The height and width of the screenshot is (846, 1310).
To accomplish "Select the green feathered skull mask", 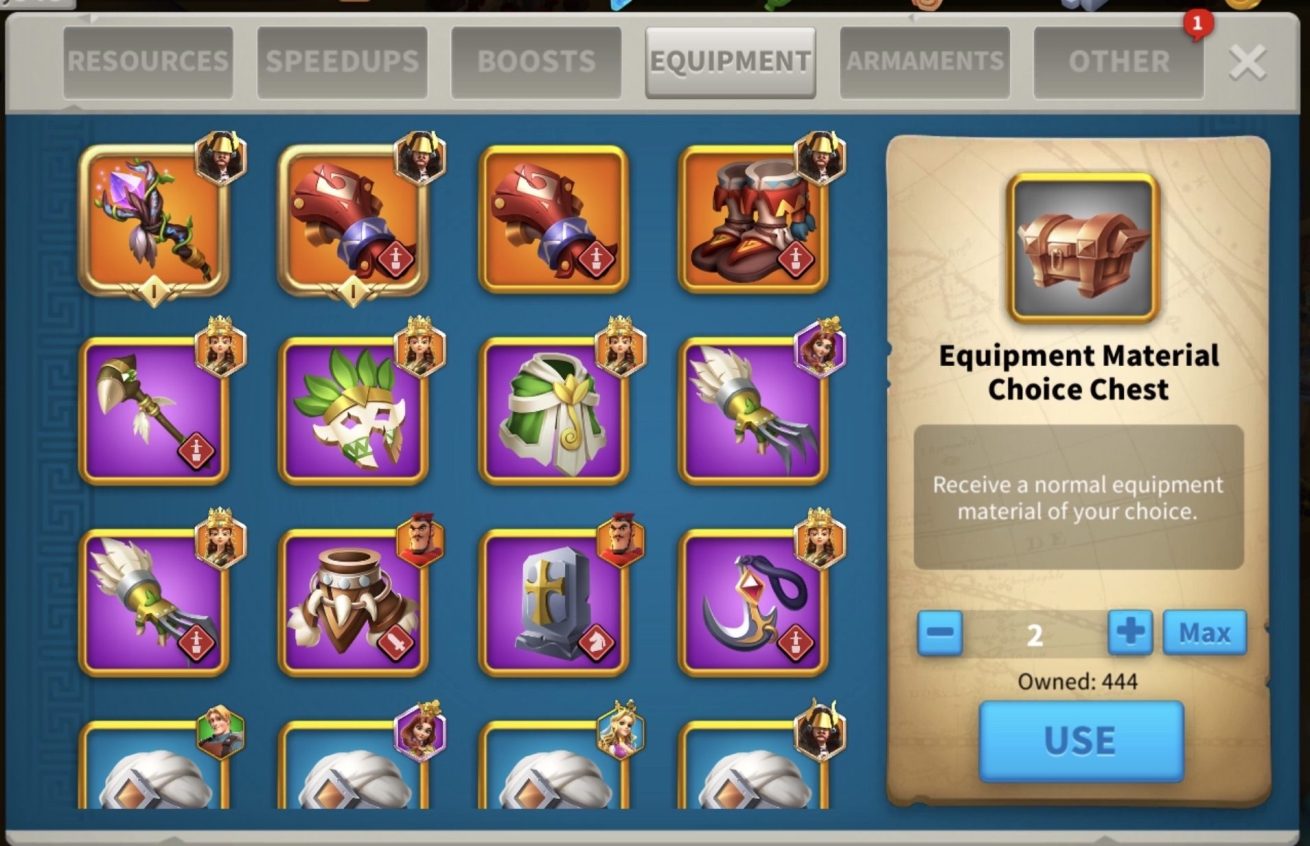I will pos(353,411).
